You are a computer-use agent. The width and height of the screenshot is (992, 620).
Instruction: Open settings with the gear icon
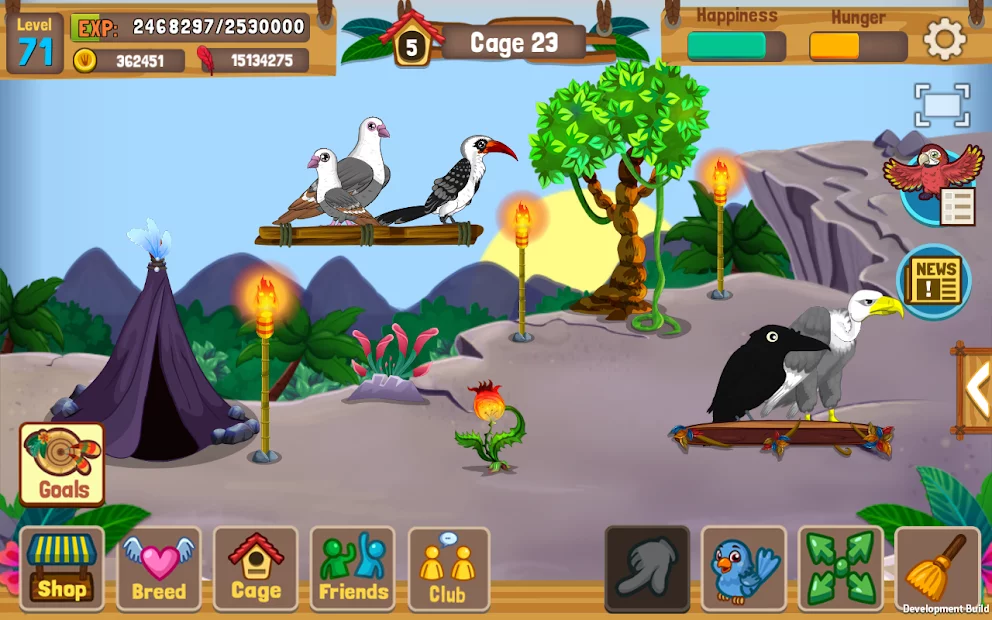tap(944, 40)
